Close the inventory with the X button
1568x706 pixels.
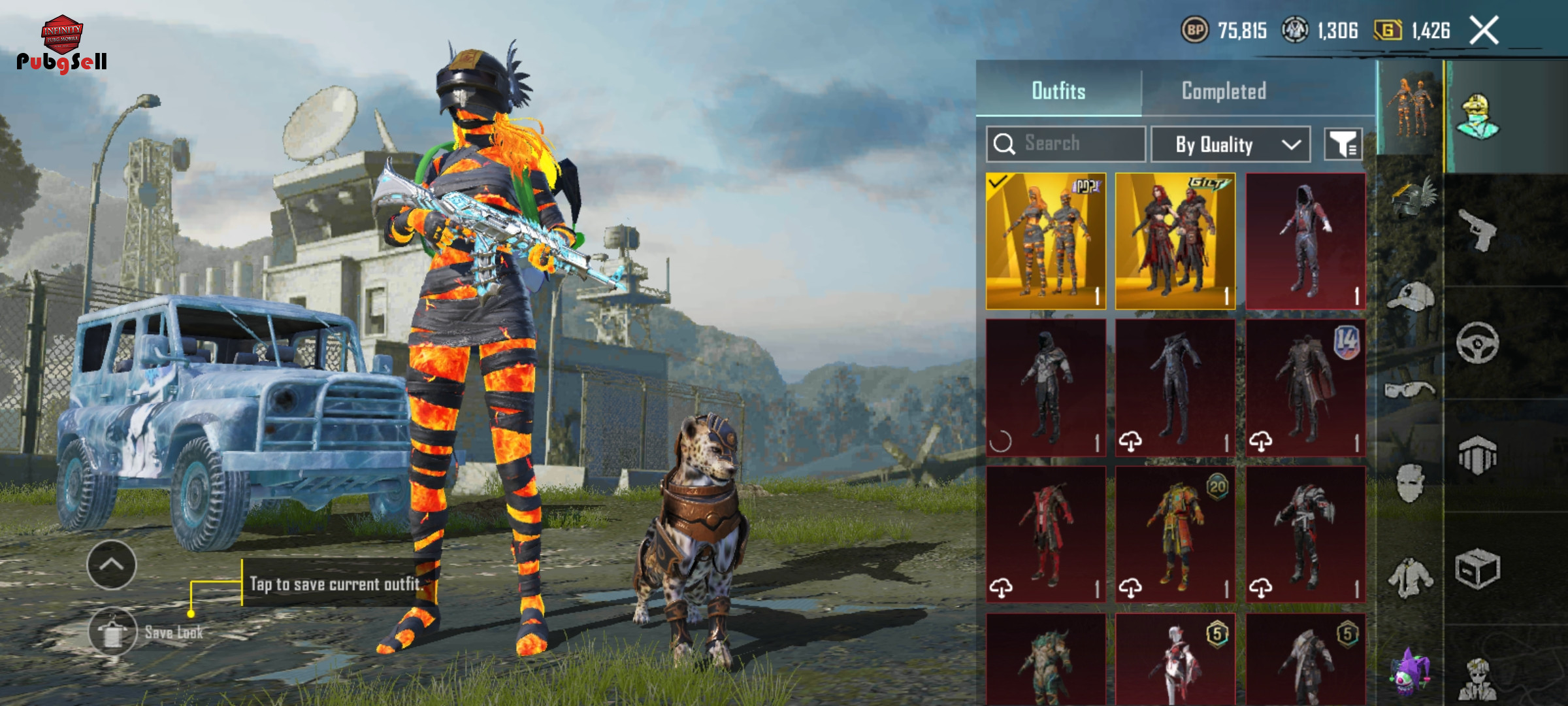pyautogui.click(x=1484, y=31)
